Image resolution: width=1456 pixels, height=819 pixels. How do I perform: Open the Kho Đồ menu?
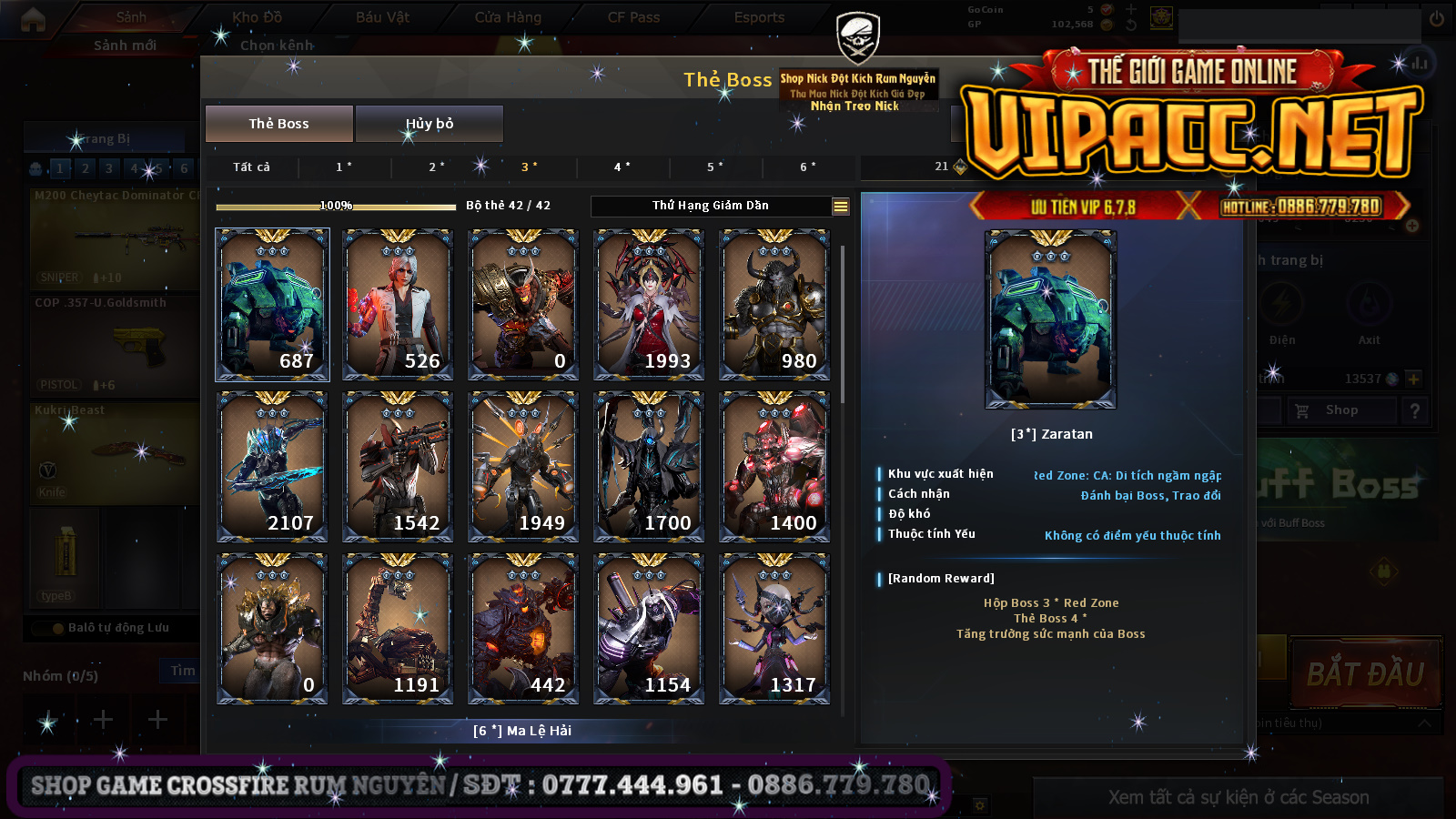point(257,17)
